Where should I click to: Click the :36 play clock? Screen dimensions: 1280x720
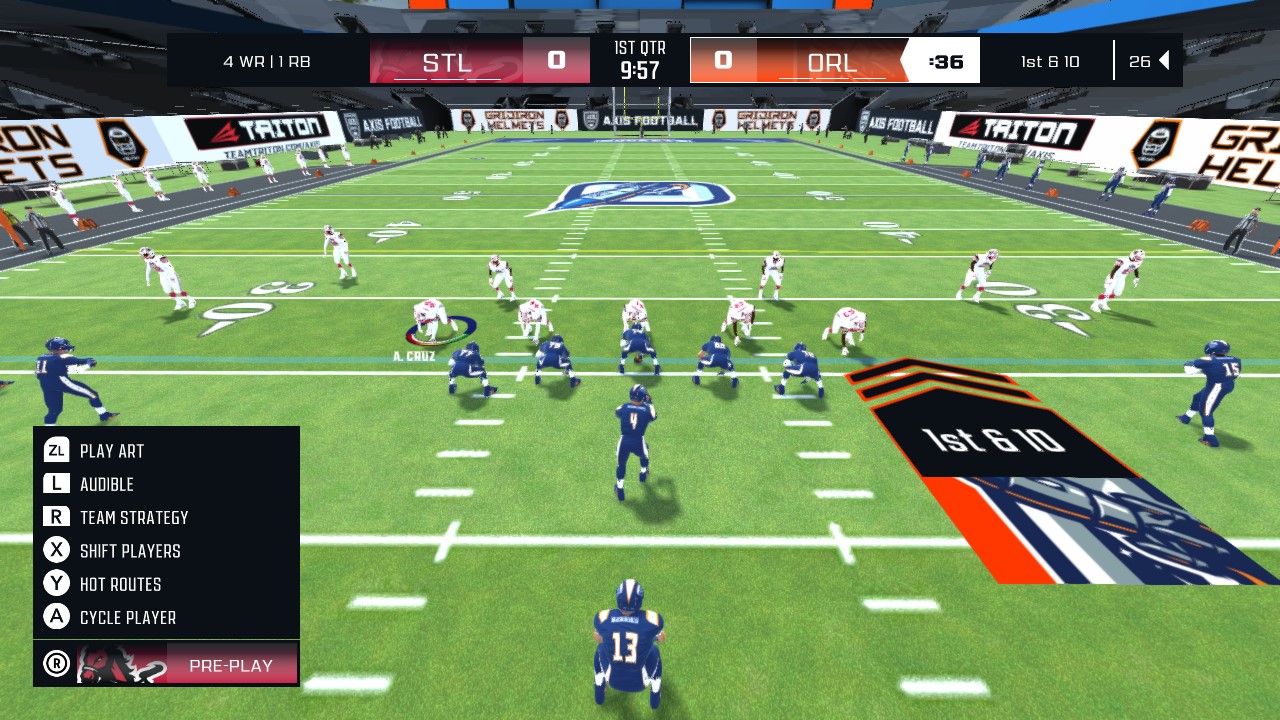tap(948, 60)
